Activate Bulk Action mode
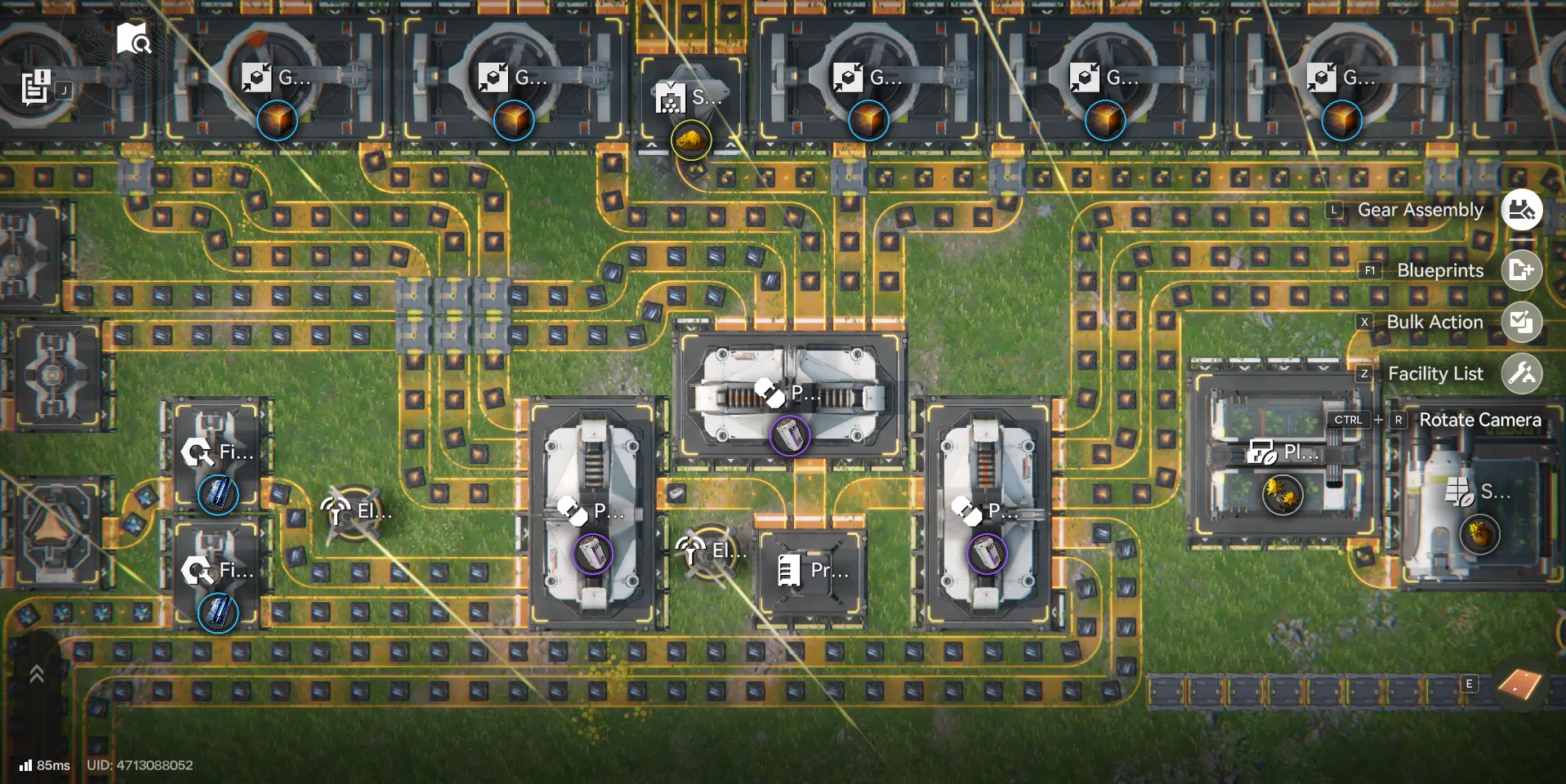 pyautogui.click(x=1521, y=322)
